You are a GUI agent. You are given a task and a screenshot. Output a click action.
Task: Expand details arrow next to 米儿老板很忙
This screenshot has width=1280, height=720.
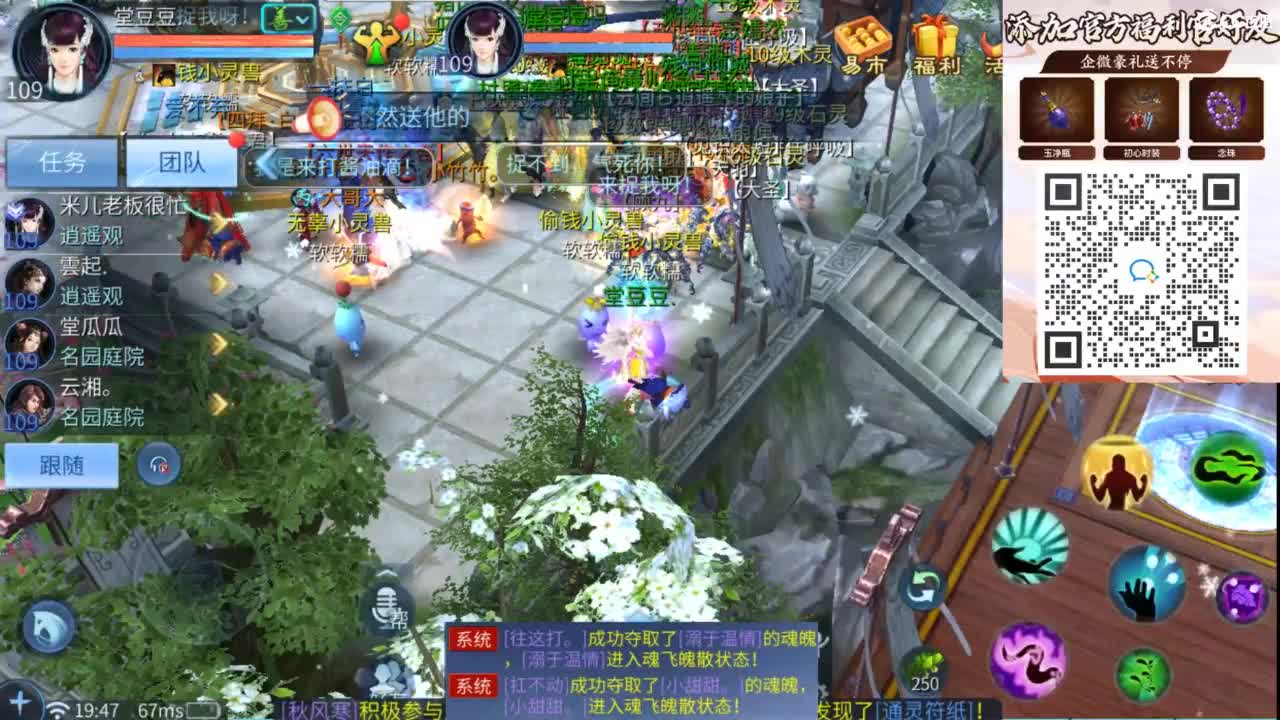[x=218, y=222]
